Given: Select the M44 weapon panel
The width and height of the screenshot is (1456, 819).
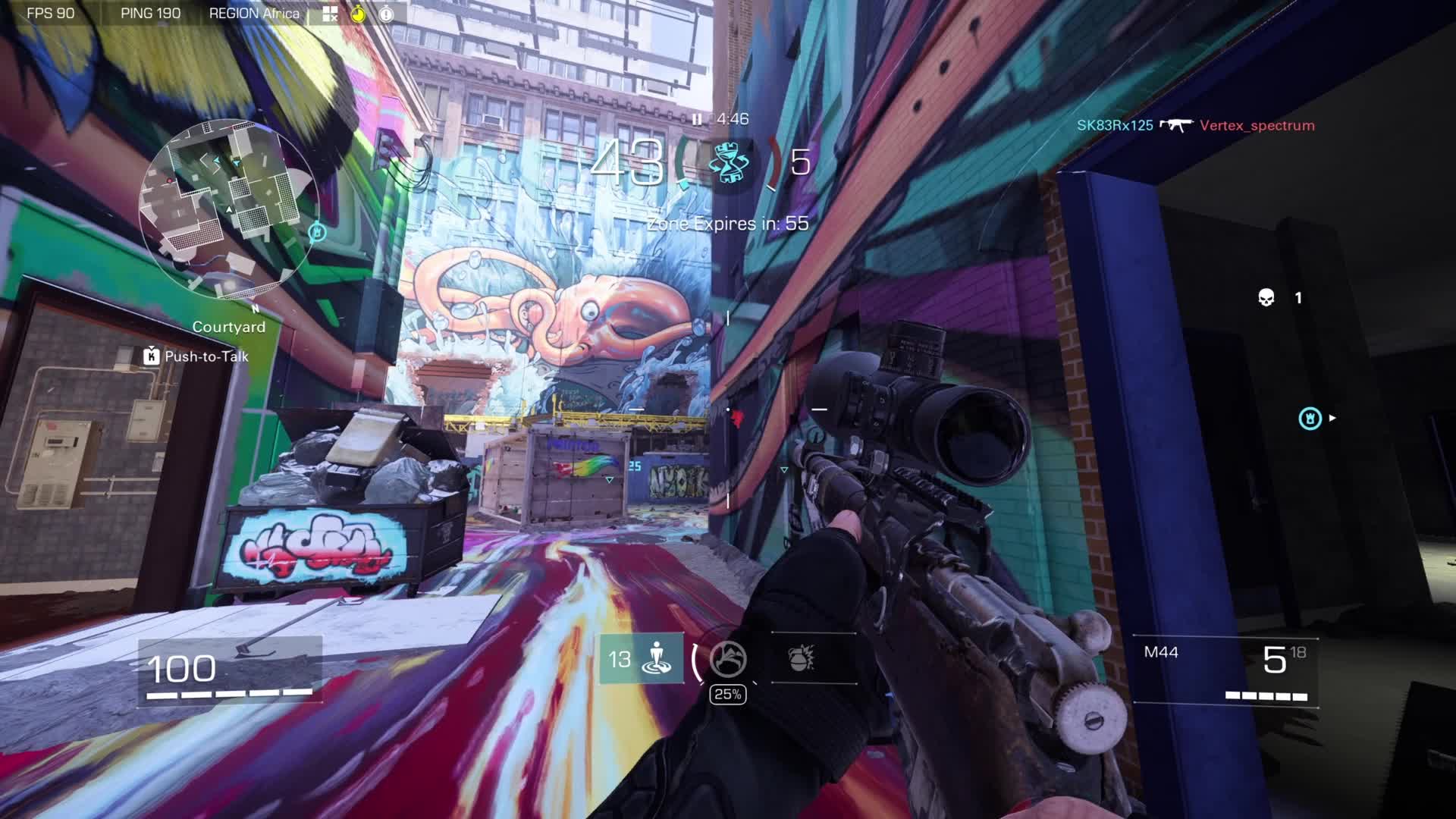Looking at the screenshot, I should pos(1225,670).
